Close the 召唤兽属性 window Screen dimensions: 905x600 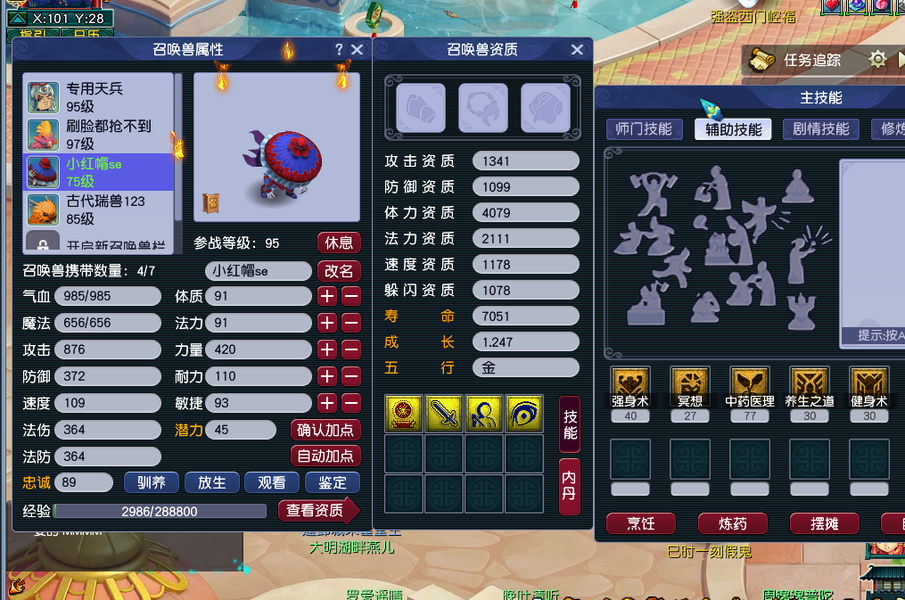[357, 50]
